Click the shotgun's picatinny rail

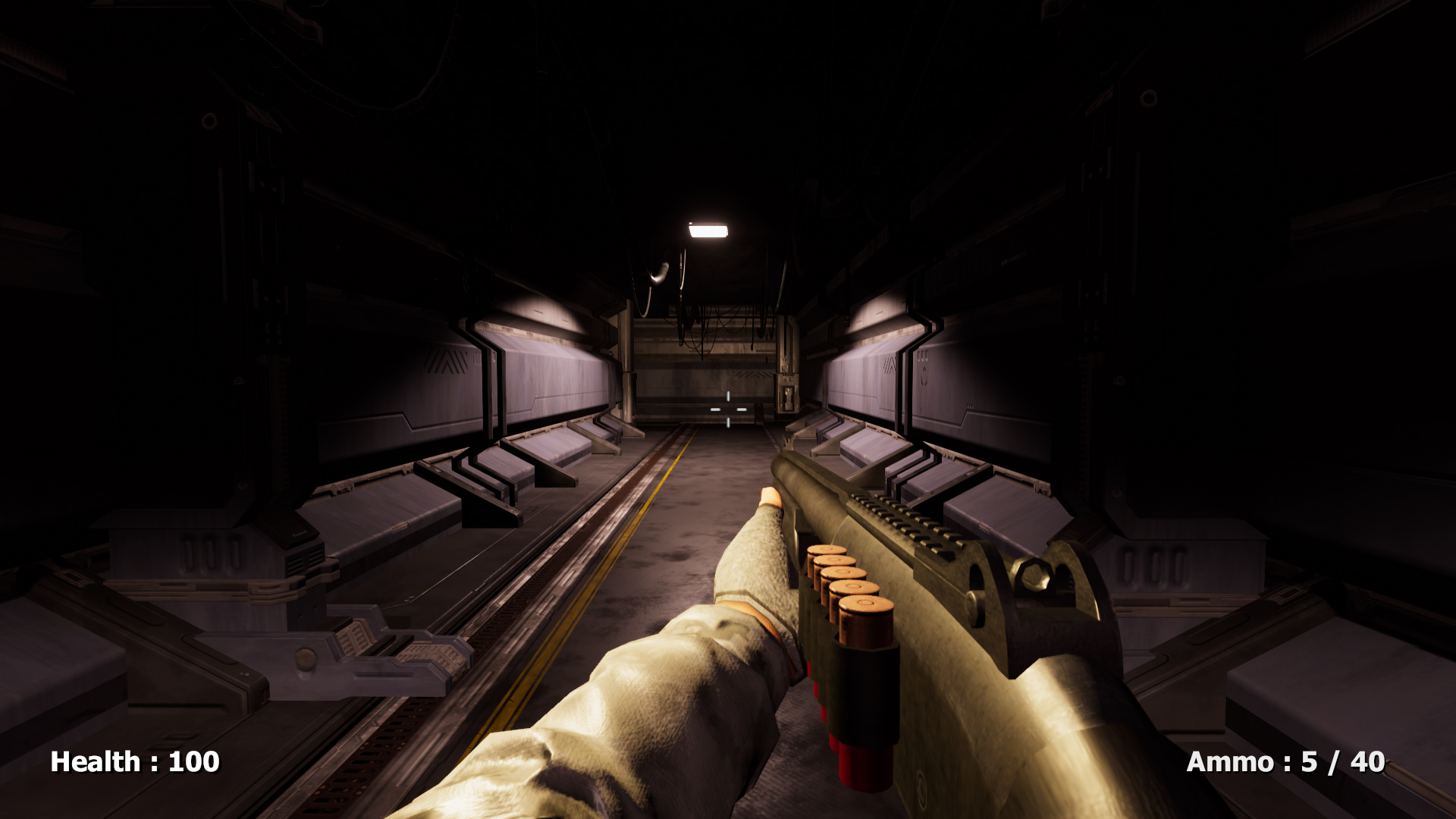point(906,523)
